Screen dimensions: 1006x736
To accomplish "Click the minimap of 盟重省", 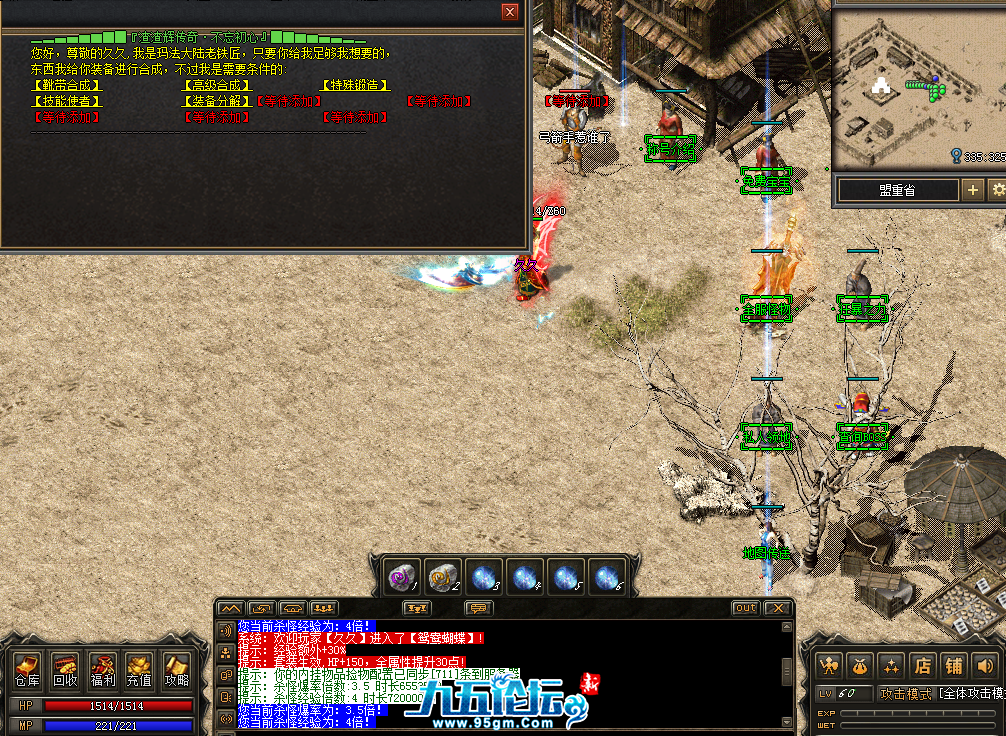I will tap(905, 90).
